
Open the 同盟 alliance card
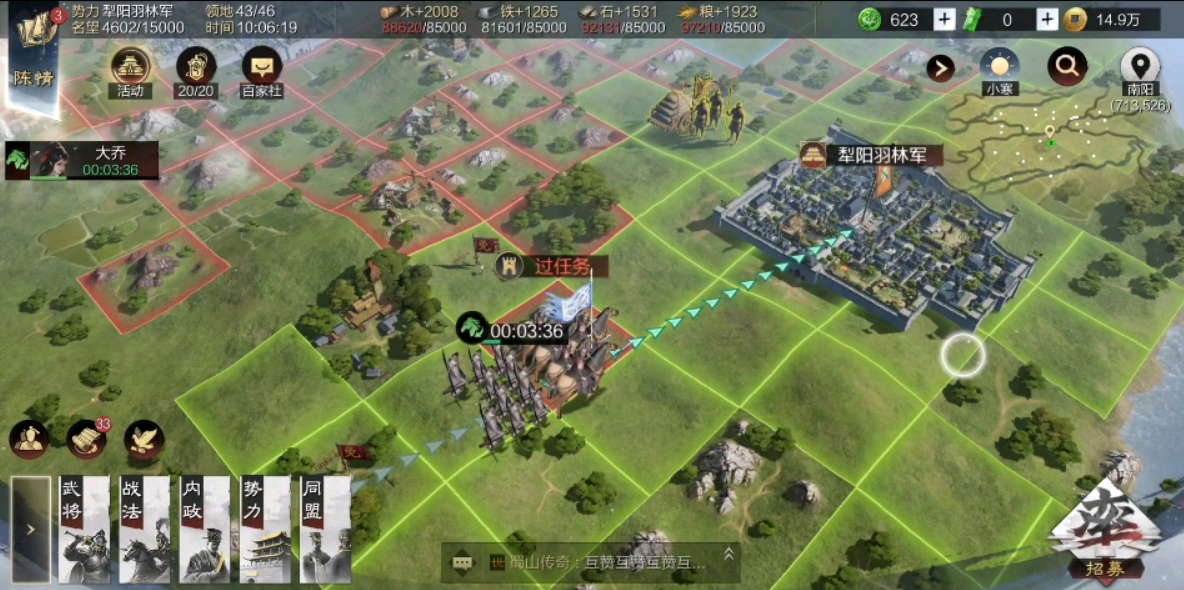click(x=325, y=529)
